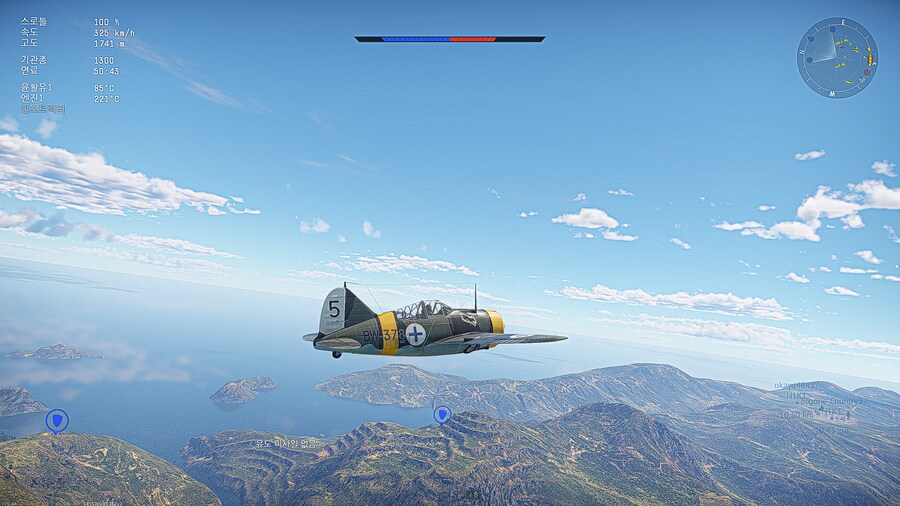Open the circular radar minimap
900x506 pixels.
pos(837,57)
